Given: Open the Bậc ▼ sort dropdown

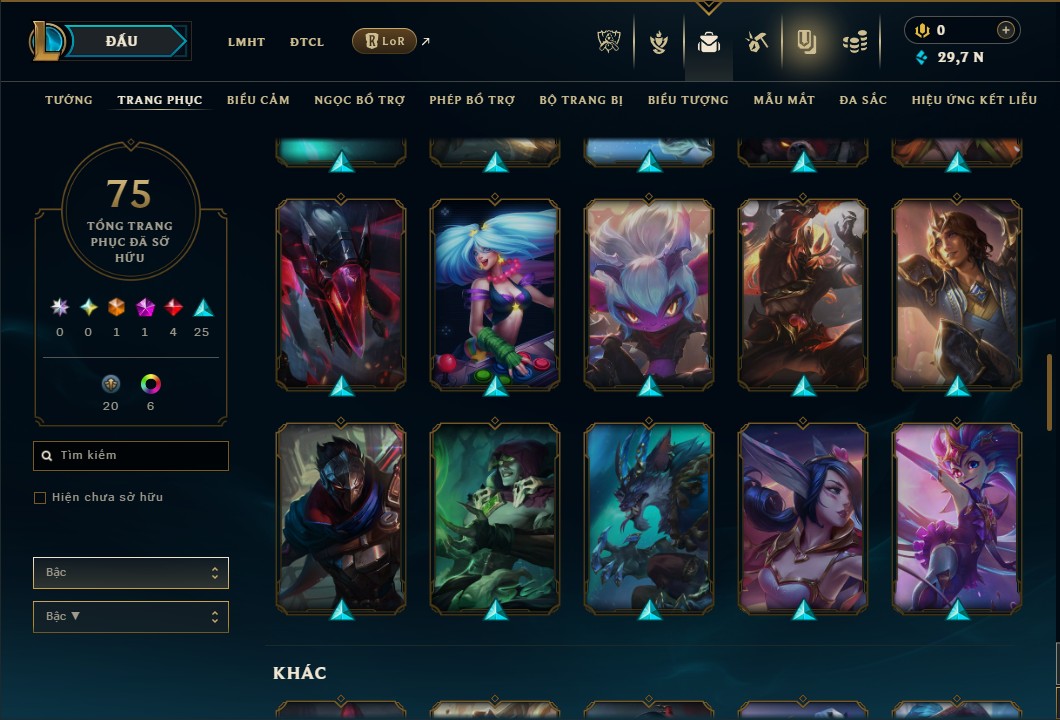Looking at the screenshot, I should [x=131, y=617].
